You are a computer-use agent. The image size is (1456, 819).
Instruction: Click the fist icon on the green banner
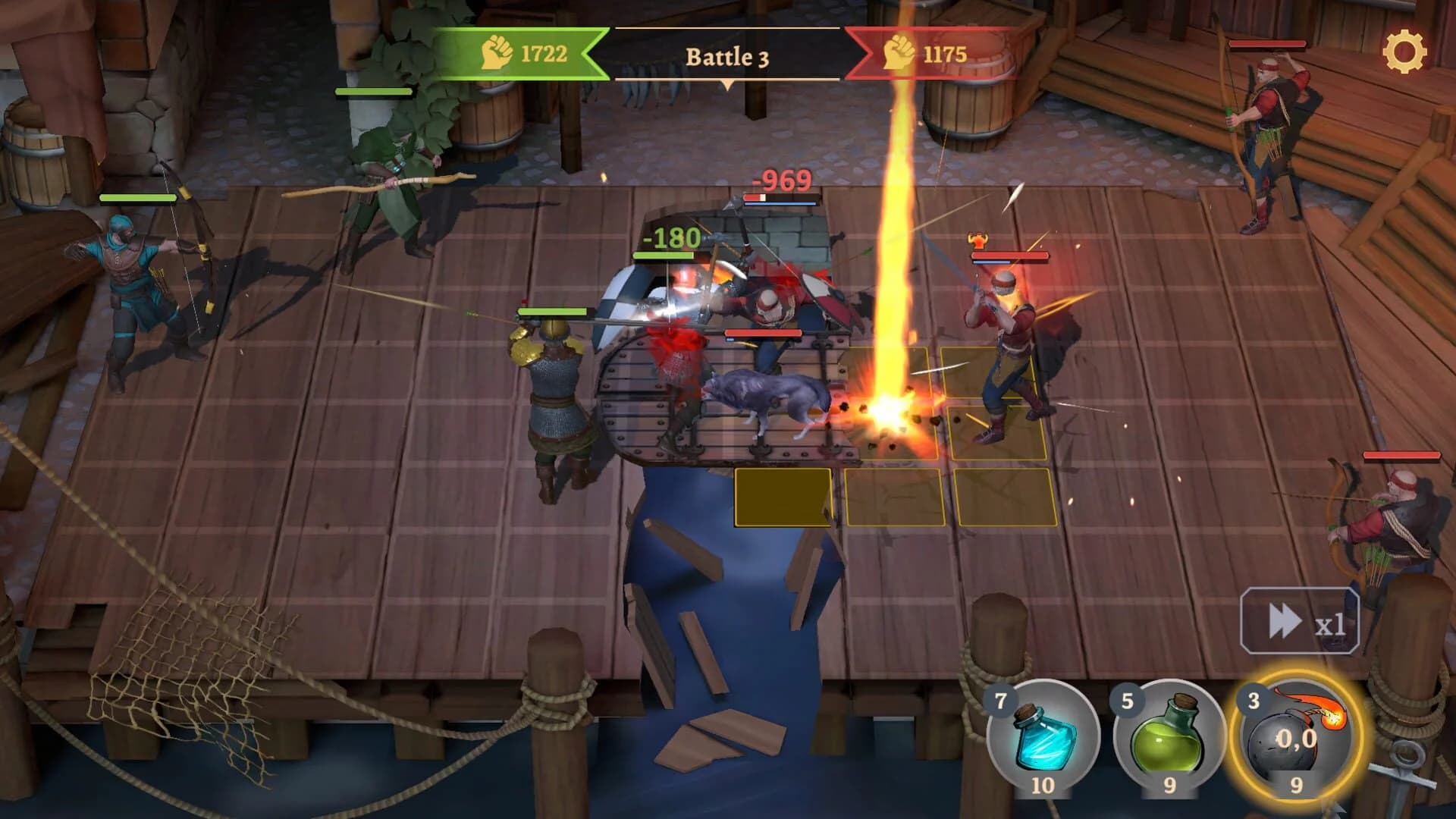coord(497,54)
